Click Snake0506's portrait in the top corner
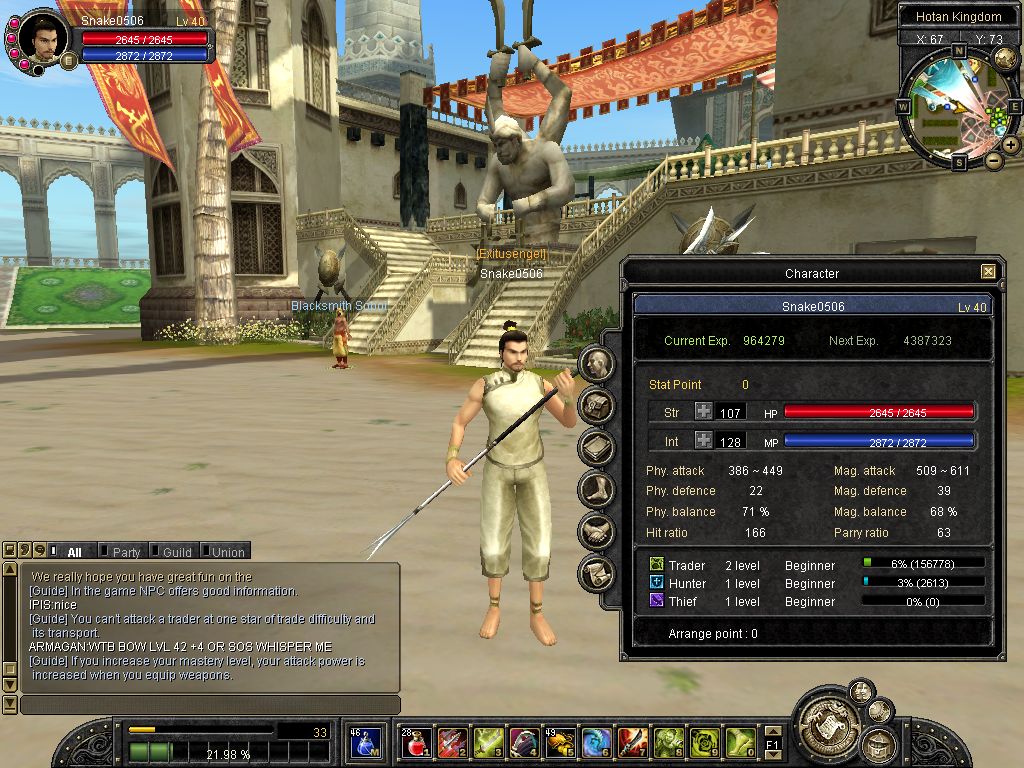 point(44,38)
